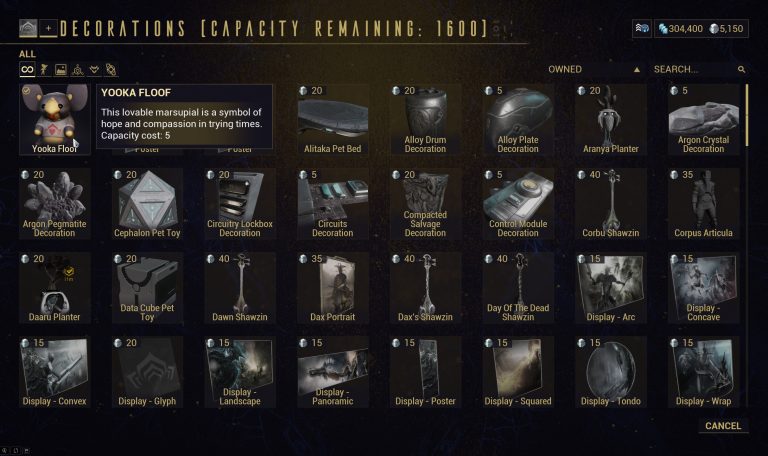The width and height of the screenshot is (768, 456).
Task: Pick the Day Of The Dead Shawzin
Action: pyautogui.click(x=518, y=286)
